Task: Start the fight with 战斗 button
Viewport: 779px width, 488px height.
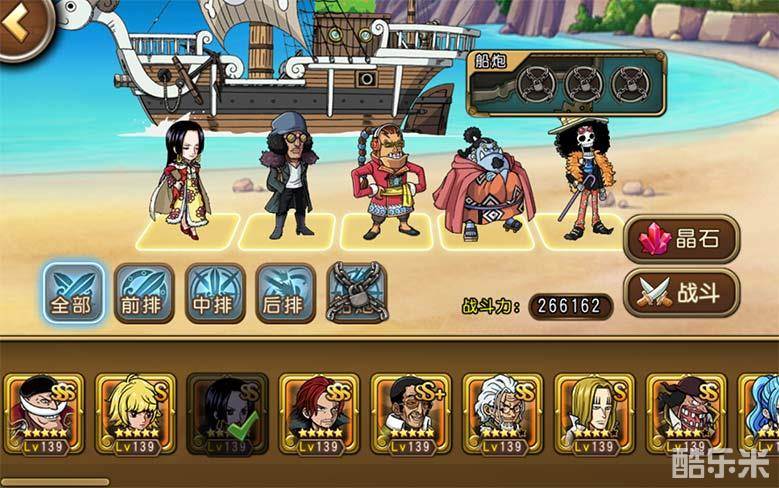Action: 681,292
